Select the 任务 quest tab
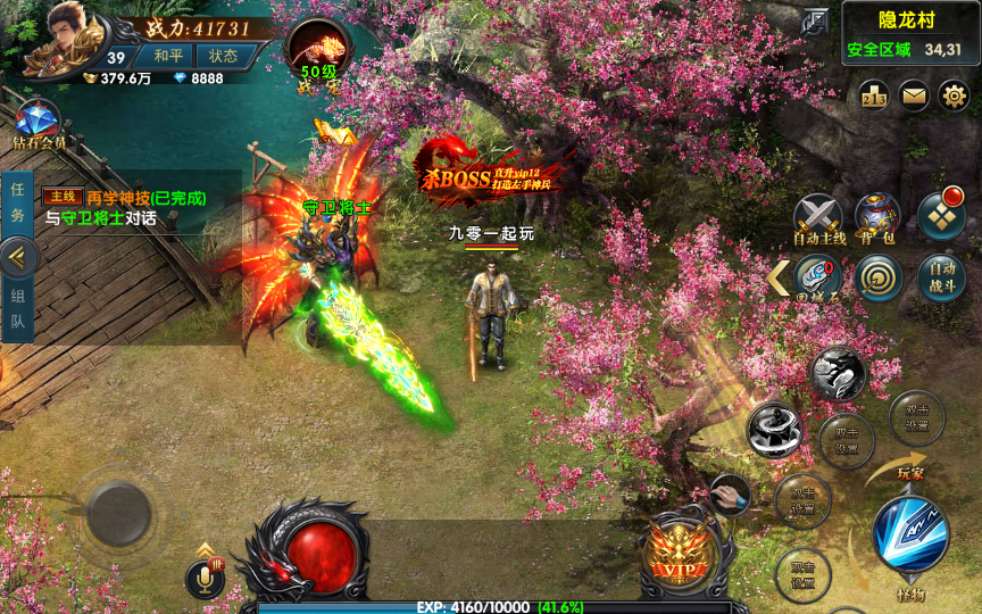The height and width of the screenshot is (614, 982). [17, 200]
